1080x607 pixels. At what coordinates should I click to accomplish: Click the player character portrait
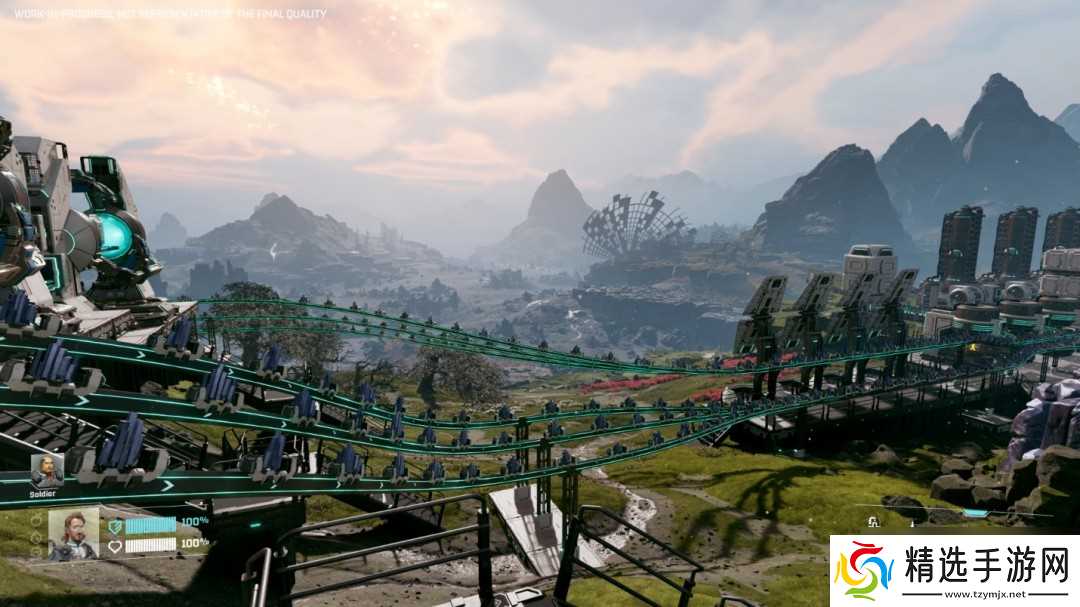73,534
